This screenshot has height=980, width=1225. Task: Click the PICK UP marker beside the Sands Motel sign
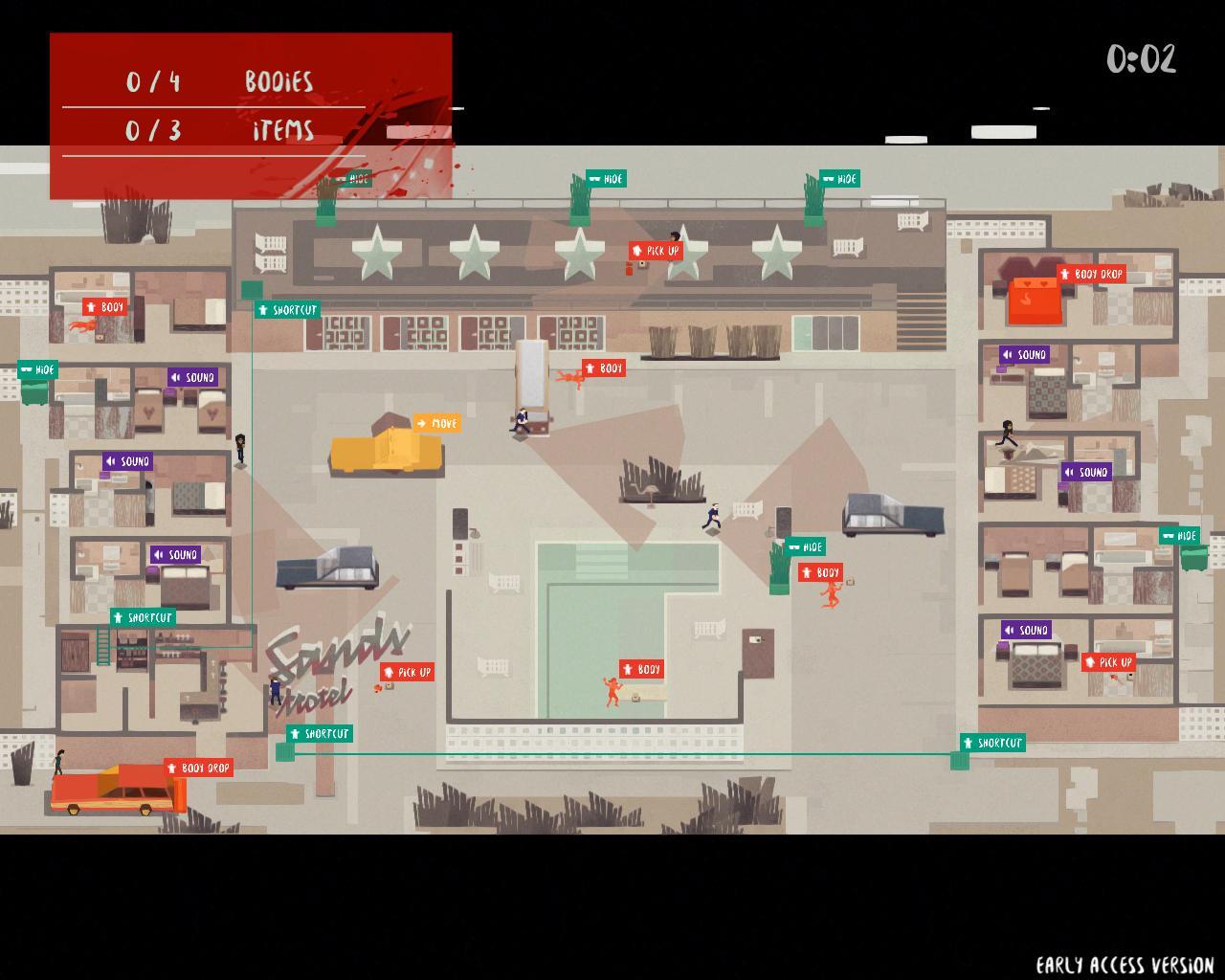click(408, 672)
